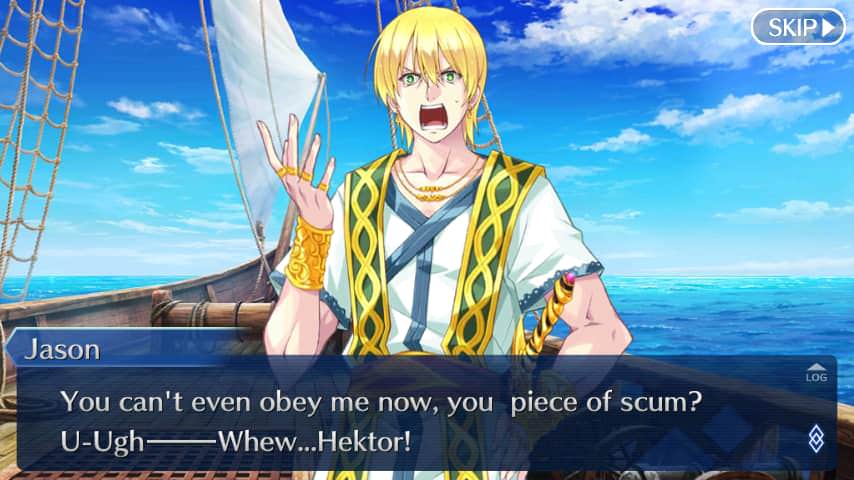The height and width of the screenshot is (480, 854).
Task: Advance dialogue via the diamond arrow indicator
Action: [x=816, y=437]
